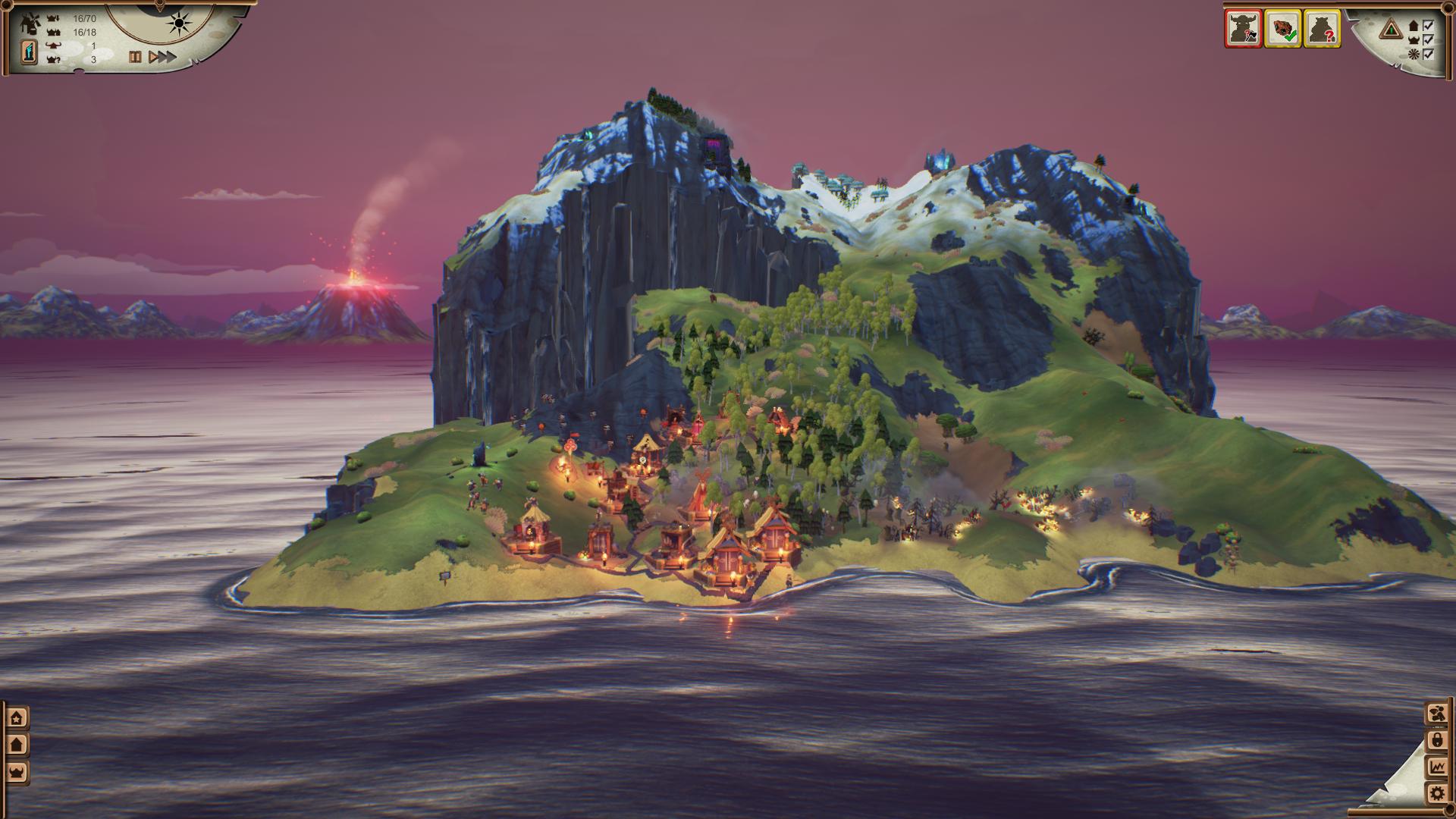Toggle the sunburst wheel icon checkbox
The height and width of the screenshot is (819, 1456).
(x=1429, y=54)
